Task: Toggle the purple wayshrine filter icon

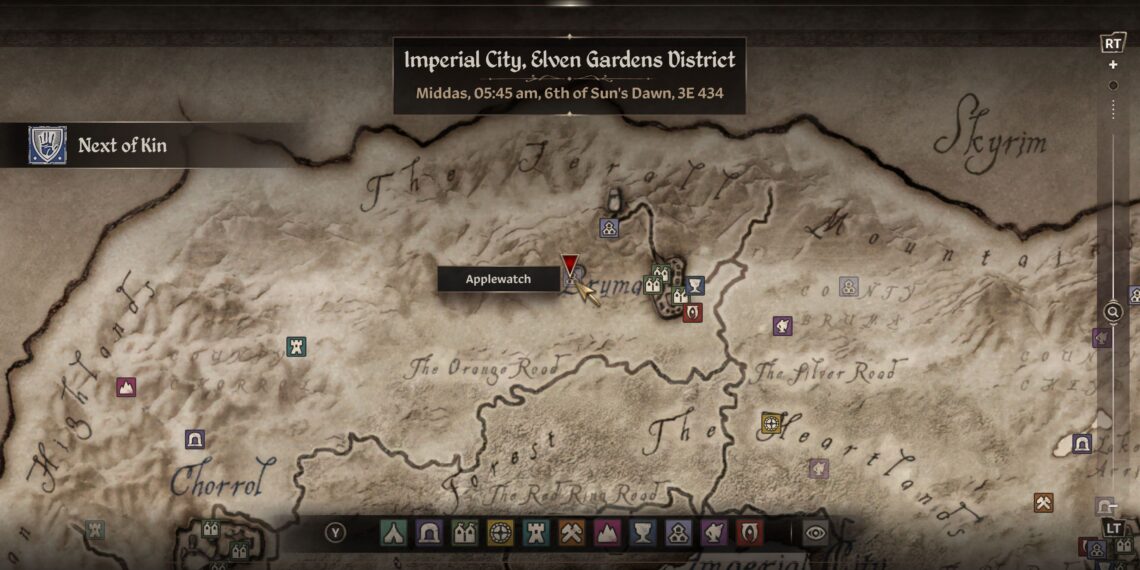Action: click(714, 533)
